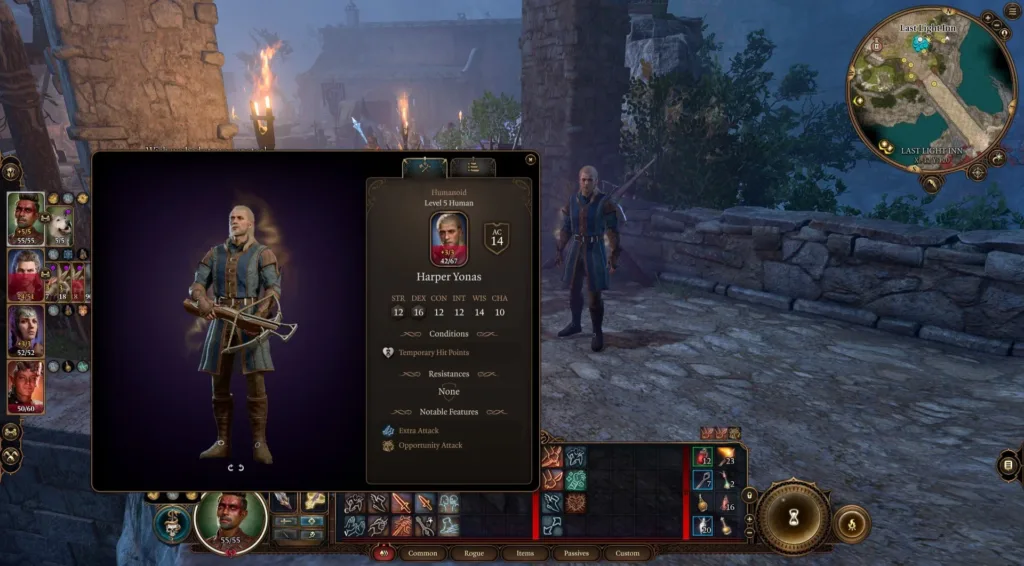1024x566 pixels.
Task: Open the Items hotbar tab
Action: pos(525,553)
